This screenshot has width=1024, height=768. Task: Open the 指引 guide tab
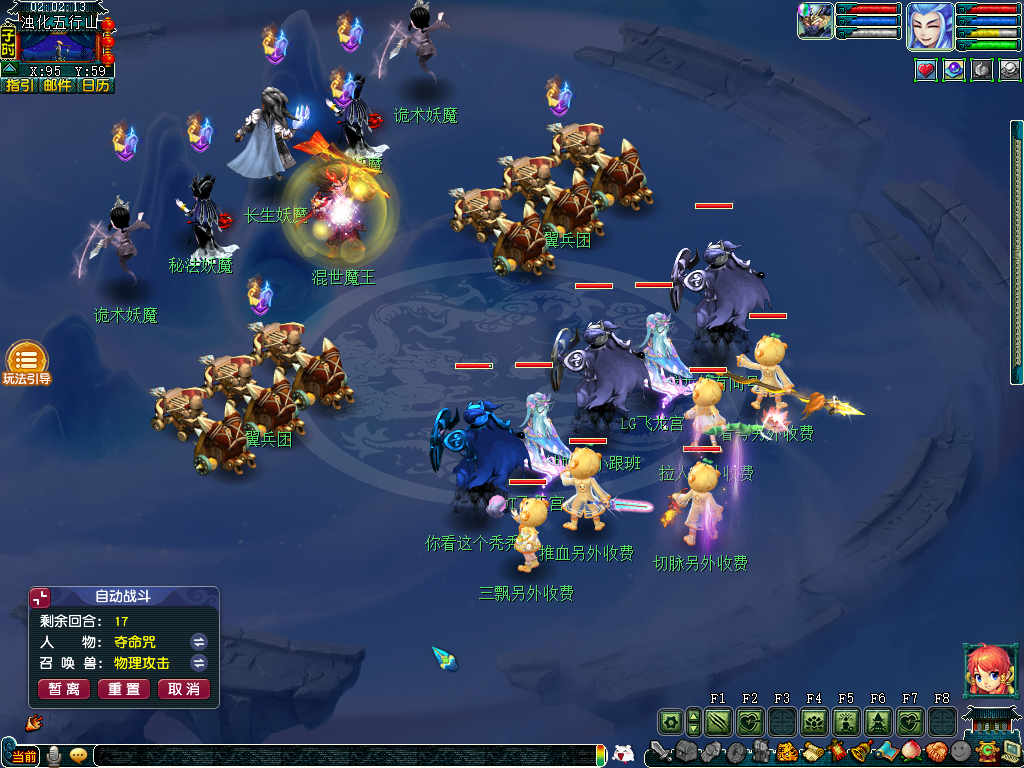coord(19,86)
